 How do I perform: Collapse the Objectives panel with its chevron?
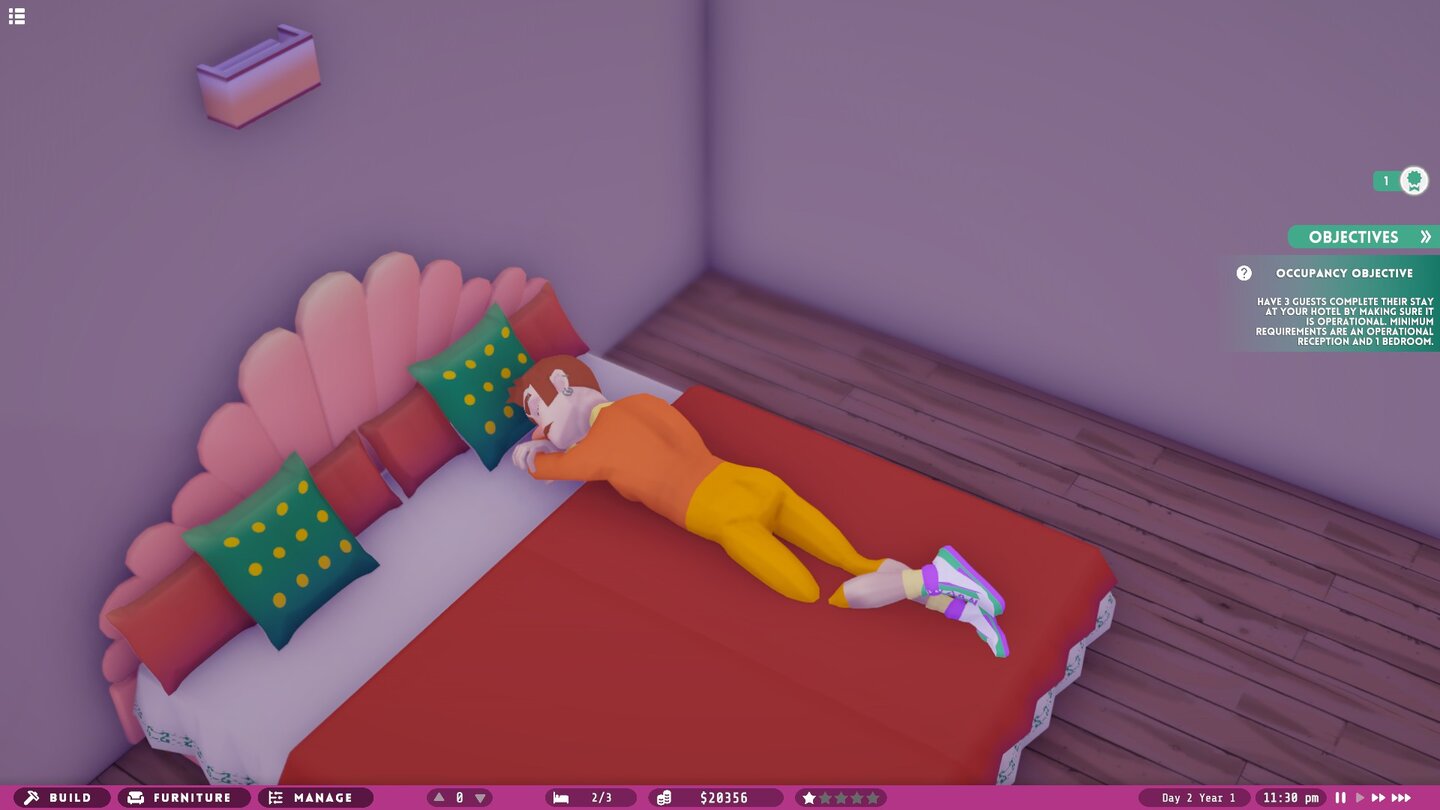click(x=1427, y=237)
